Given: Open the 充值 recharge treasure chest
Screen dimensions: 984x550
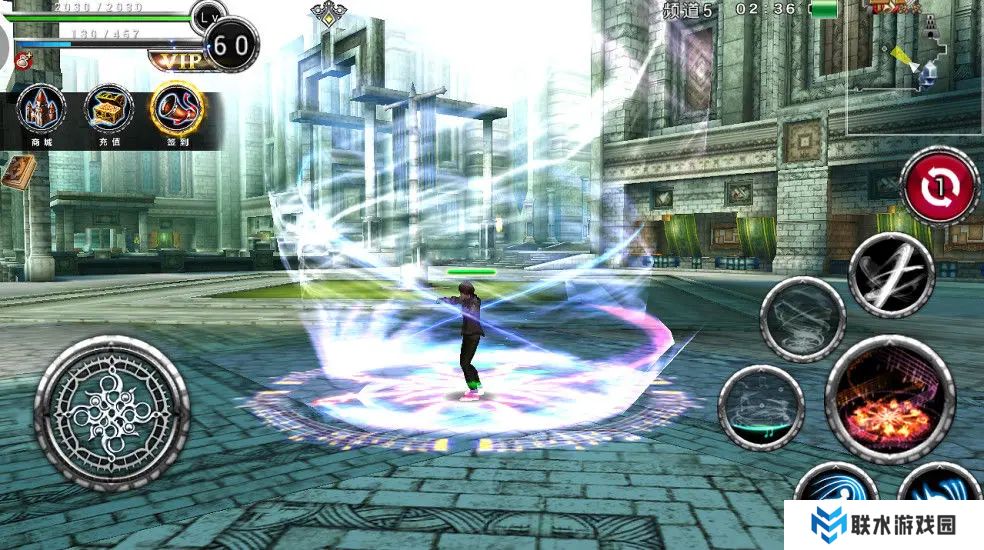Looking at the screenshot, I should tap(109, 110).
